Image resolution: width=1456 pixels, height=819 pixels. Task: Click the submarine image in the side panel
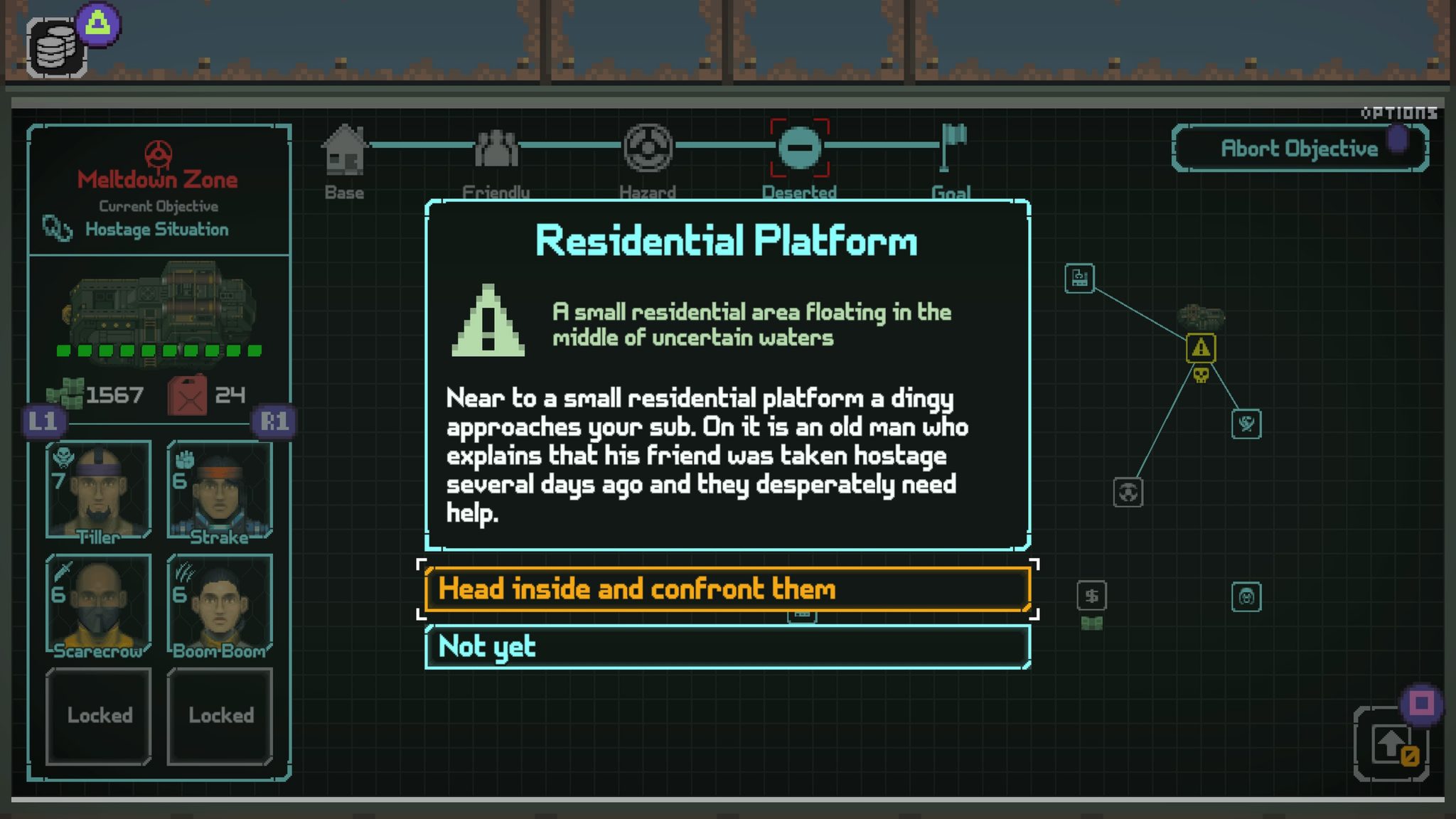(159, 306)
